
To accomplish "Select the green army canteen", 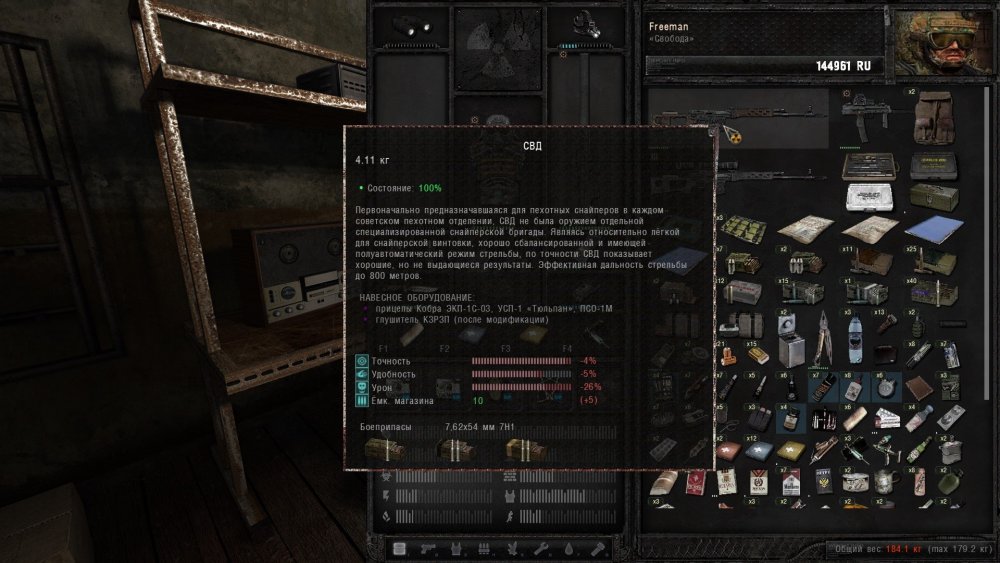I will coord(947,481).
